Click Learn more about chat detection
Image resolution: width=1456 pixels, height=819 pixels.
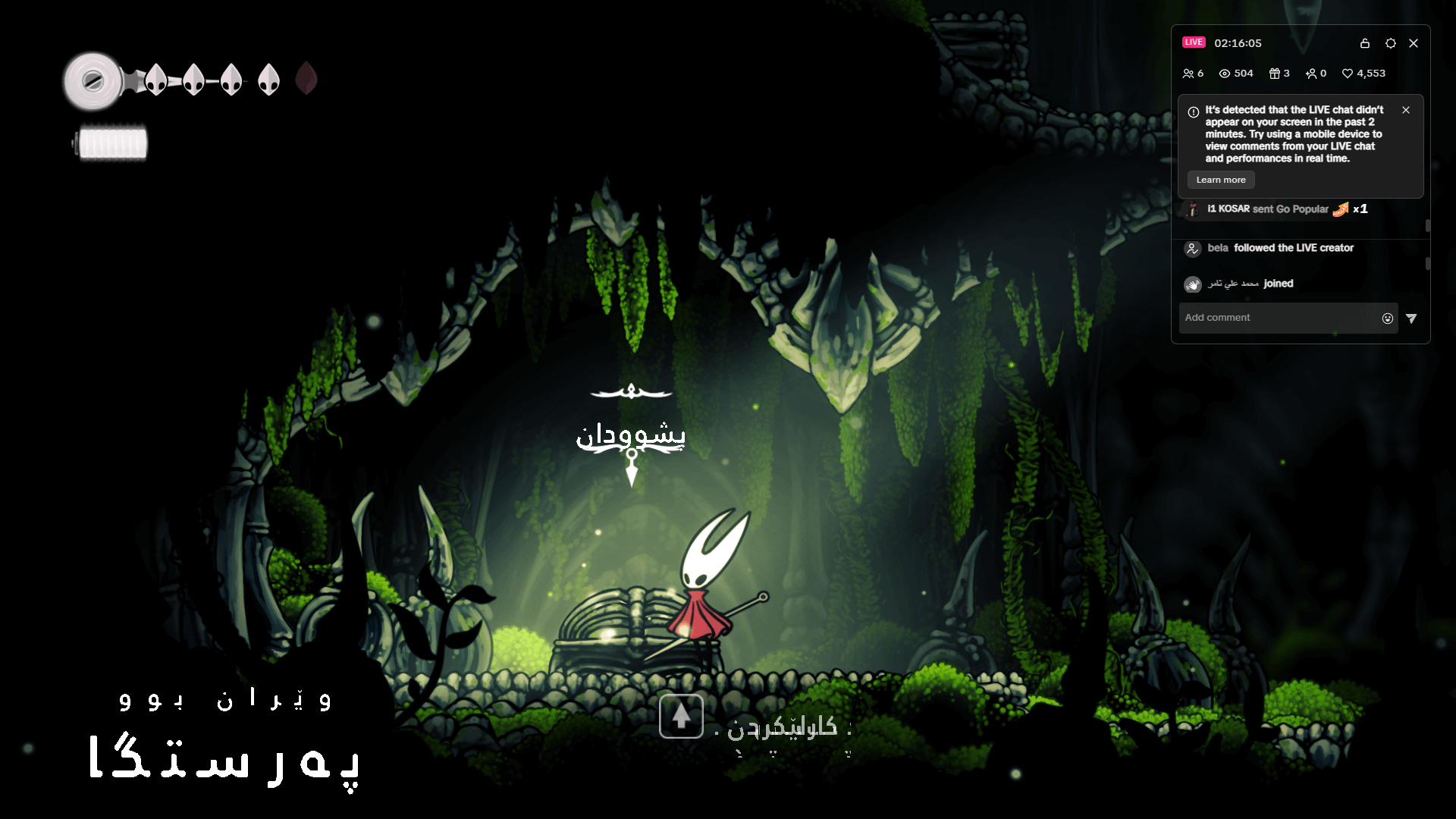pyautogui.click(x=1220, y=180)
